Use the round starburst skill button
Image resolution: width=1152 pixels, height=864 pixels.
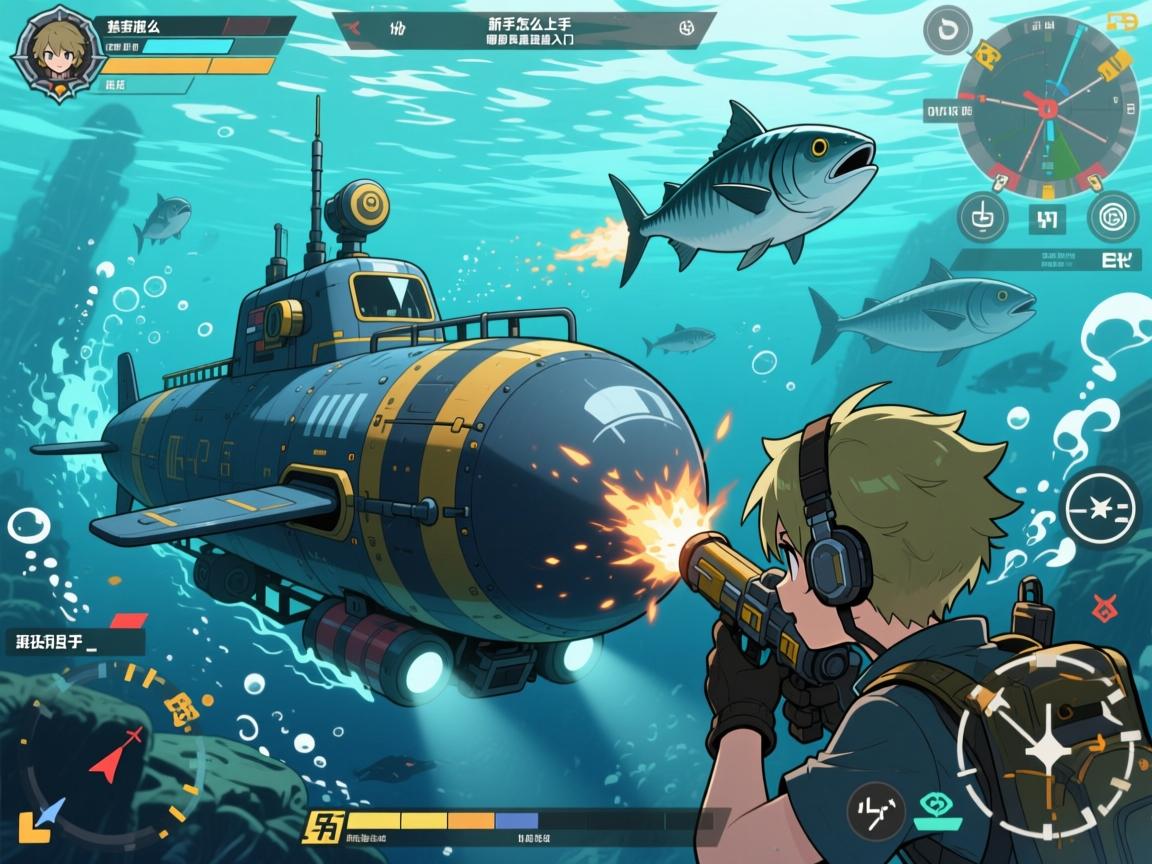pos(1099,510)
